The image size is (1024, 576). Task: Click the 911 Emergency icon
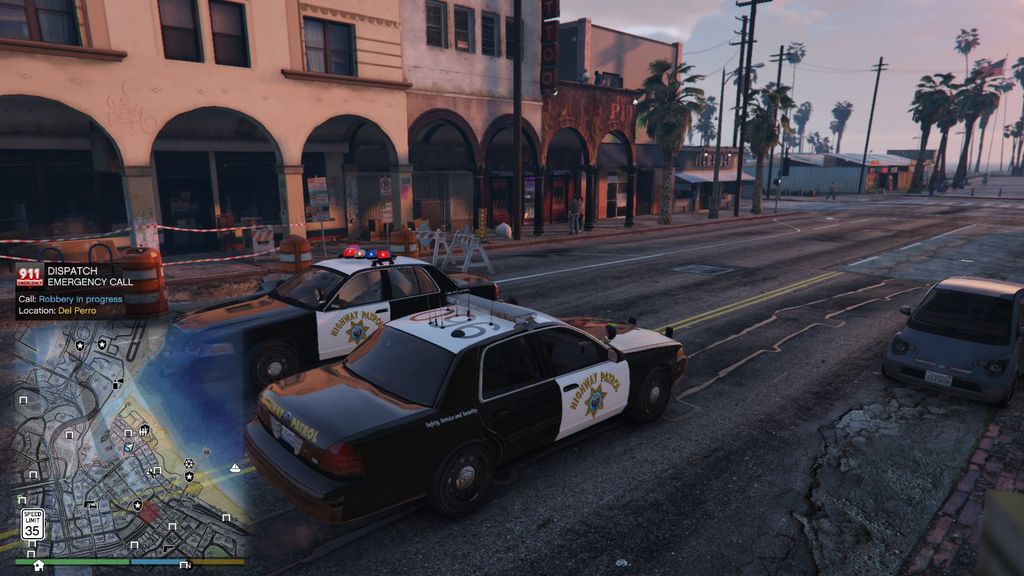[x=29, y=276]
